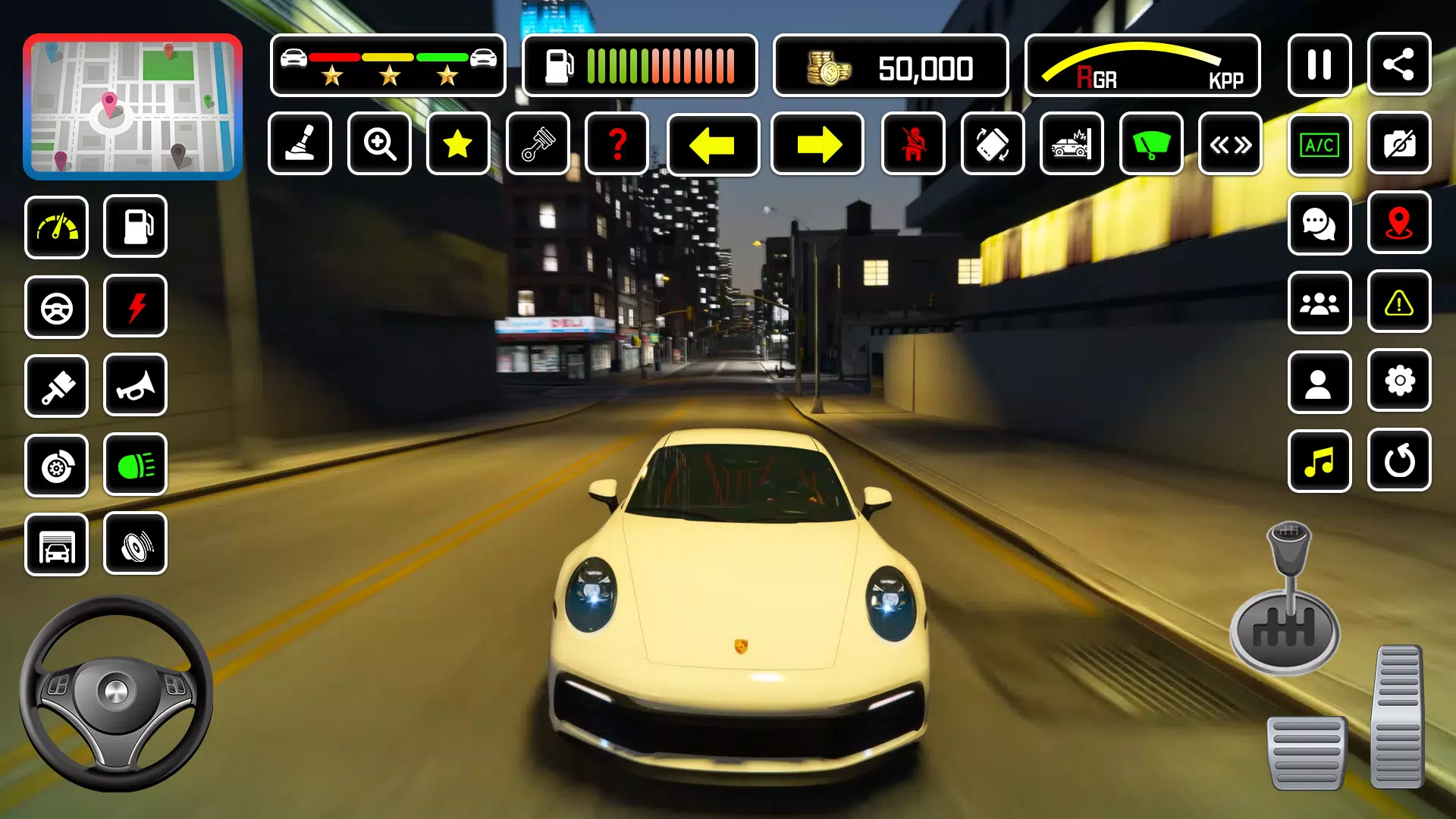The width and height of the screenshot is (1456, 819).
Task: Toggle the A/C
Action: tap(1319, 144)
